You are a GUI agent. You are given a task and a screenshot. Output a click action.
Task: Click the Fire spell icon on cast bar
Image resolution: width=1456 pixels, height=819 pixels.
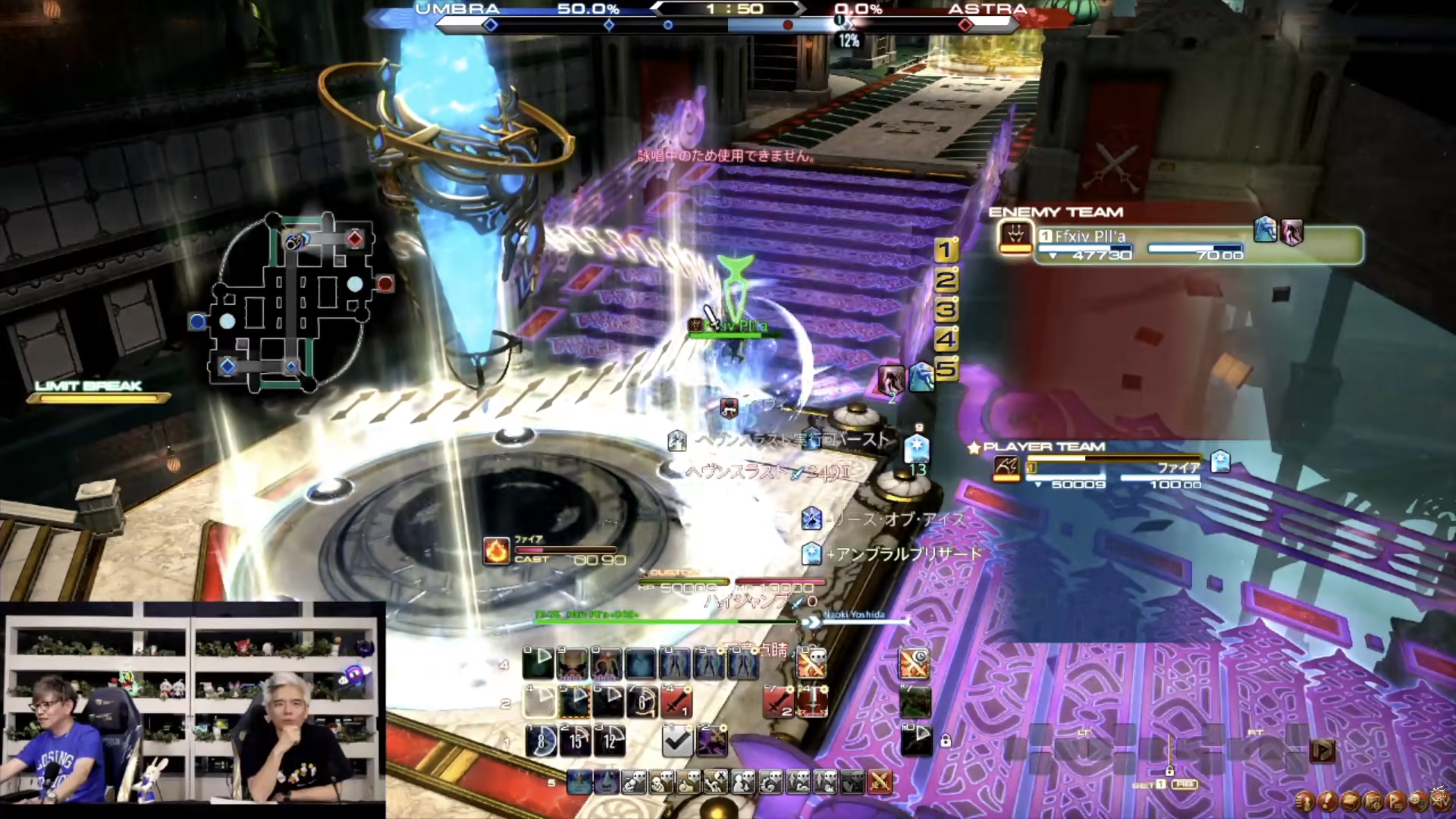coord(496,551)
